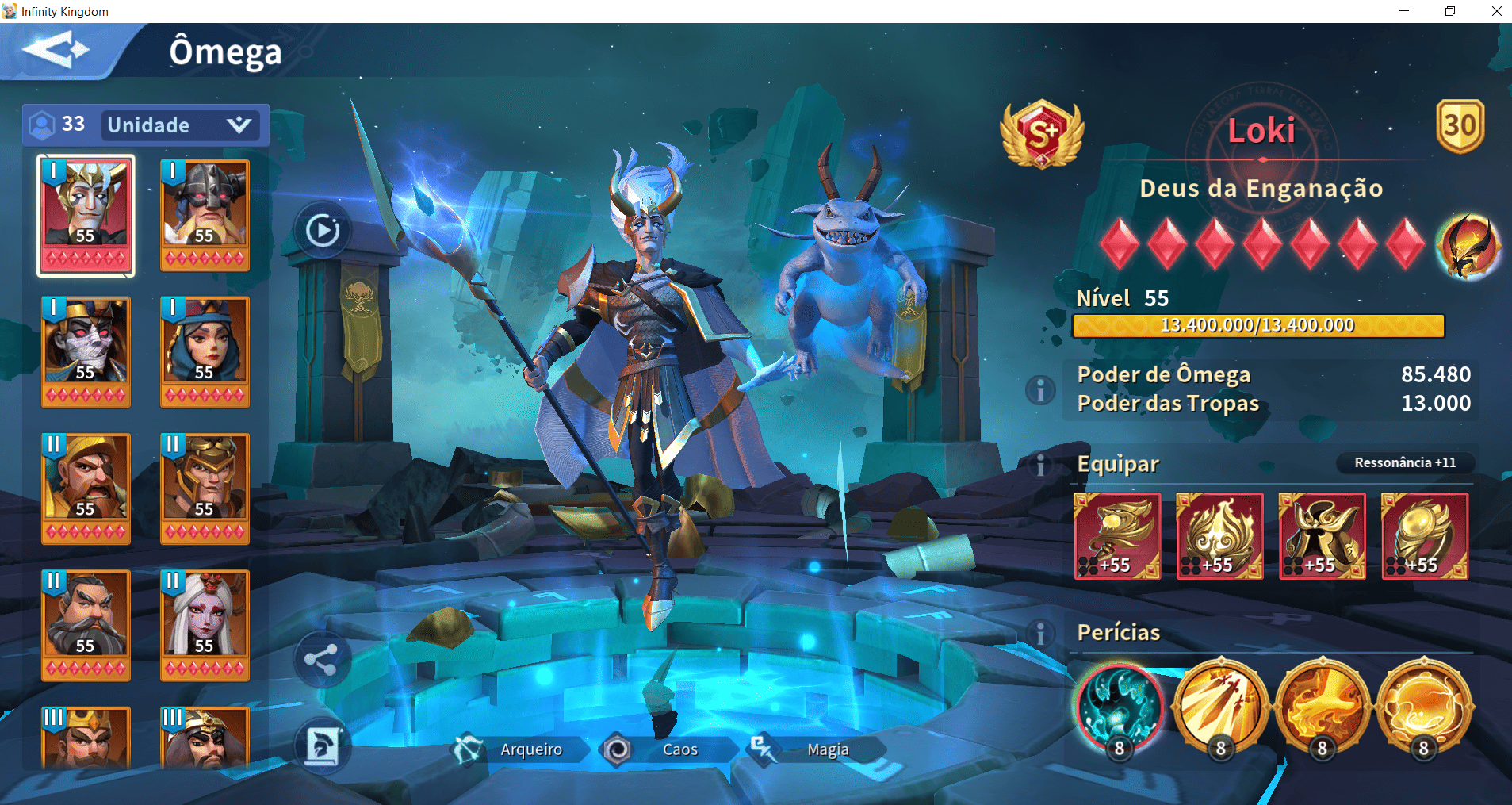Open the dragon emblem beside the stars
1512x805 pixels.
[1468, 245]
